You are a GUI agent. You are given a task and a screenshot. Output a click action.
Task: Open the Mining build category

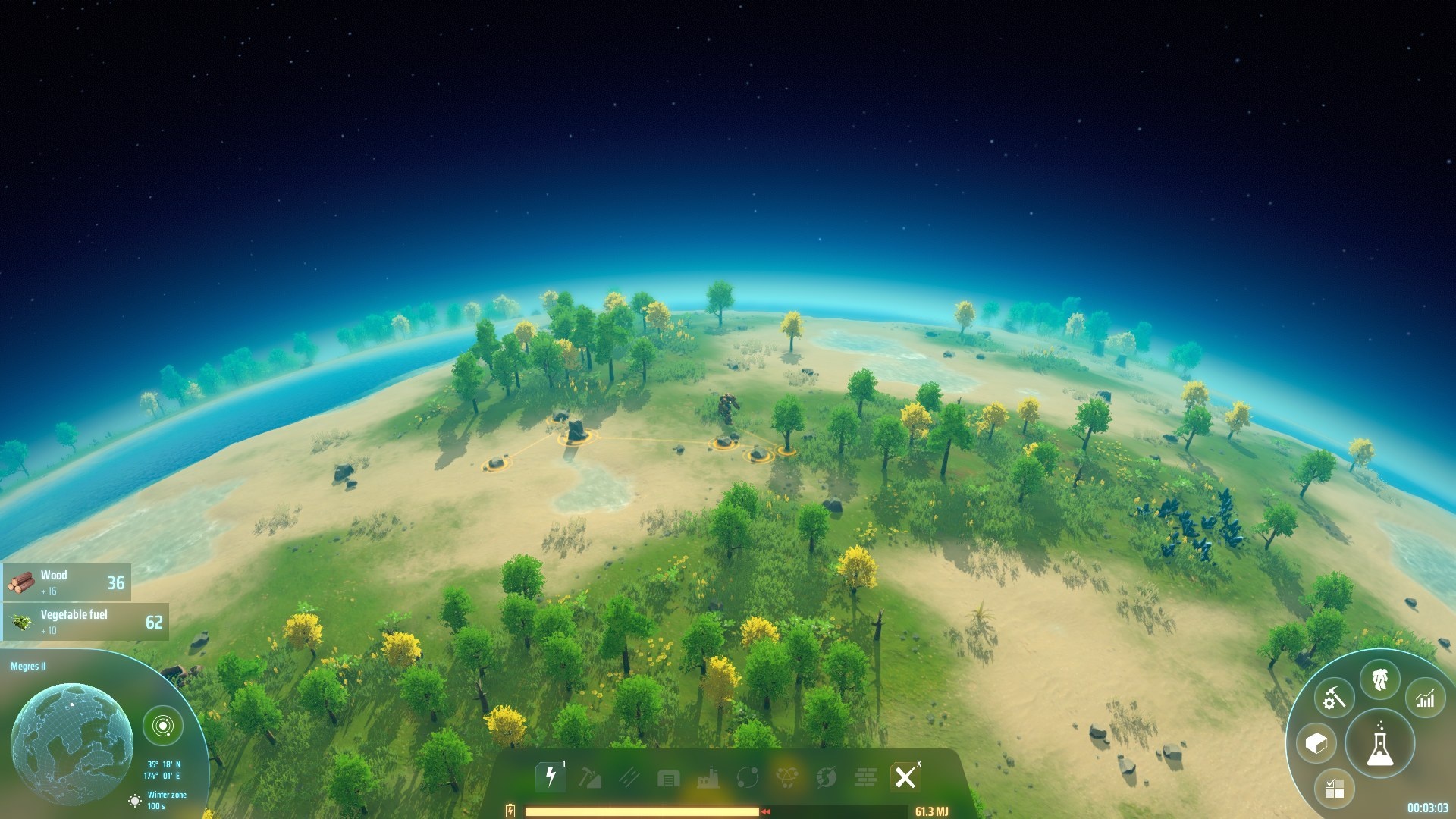click(591, 777)
